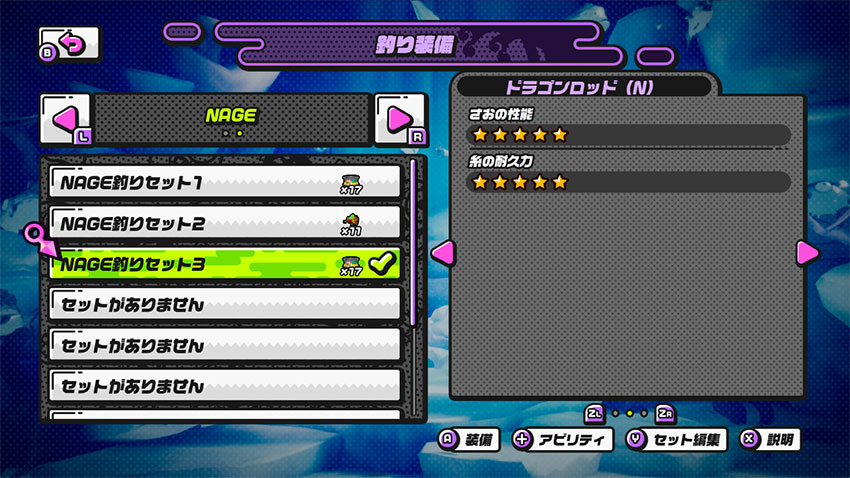Show previous detail page with pink left arrow
Screen dimensions: 850x478
click(x=440, y=251)
